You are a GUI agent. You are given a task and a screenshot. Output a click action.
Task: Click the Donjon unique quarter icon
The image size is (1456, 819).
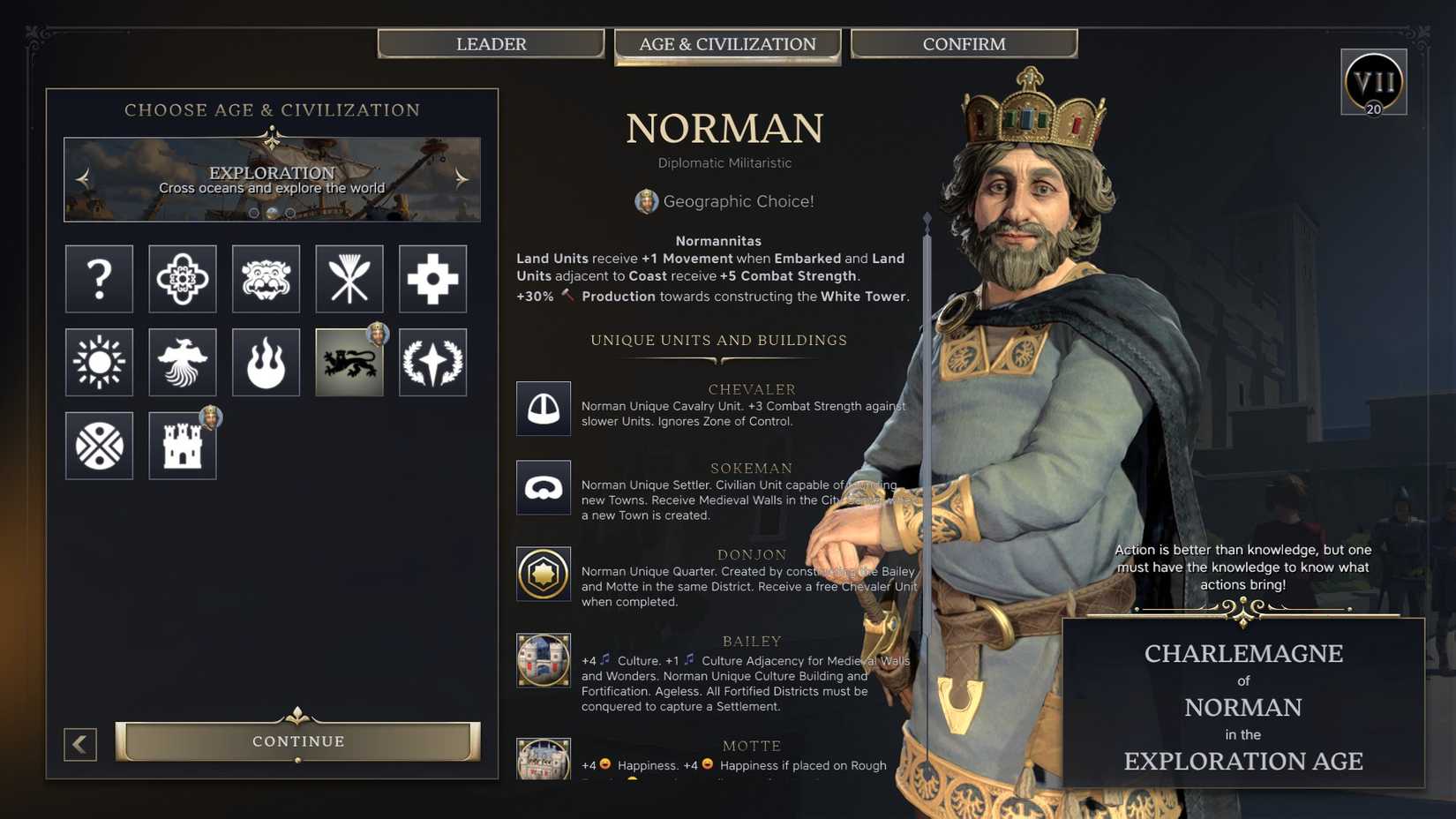coord(544,573)
